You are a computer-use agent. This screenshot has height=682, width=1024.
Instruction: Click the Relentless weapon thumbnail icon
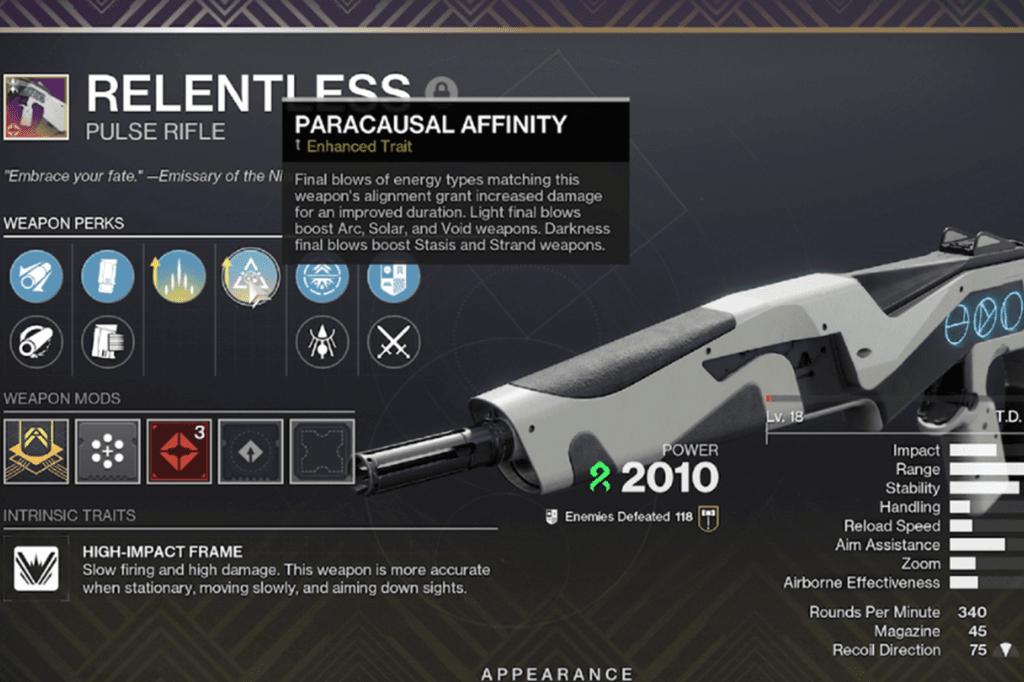[36, 107]
